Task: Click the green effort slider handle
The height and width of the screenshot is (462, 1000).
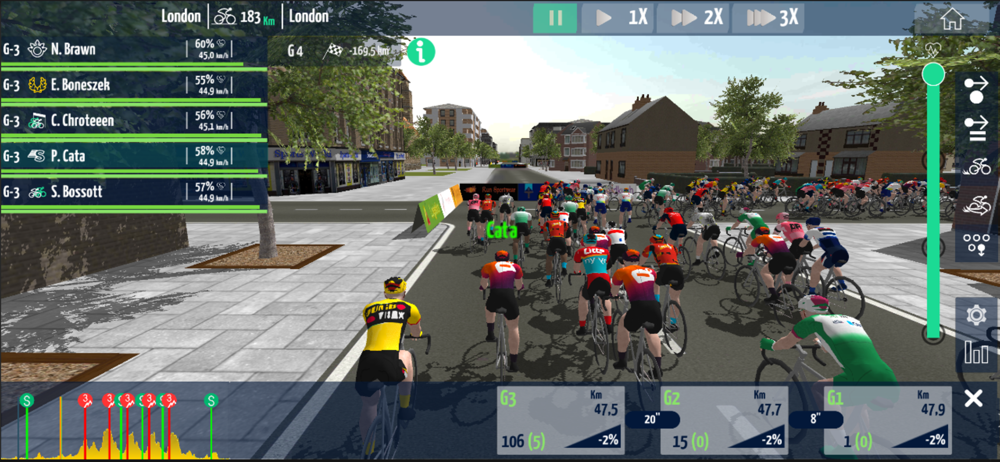Action: [934, 73]
